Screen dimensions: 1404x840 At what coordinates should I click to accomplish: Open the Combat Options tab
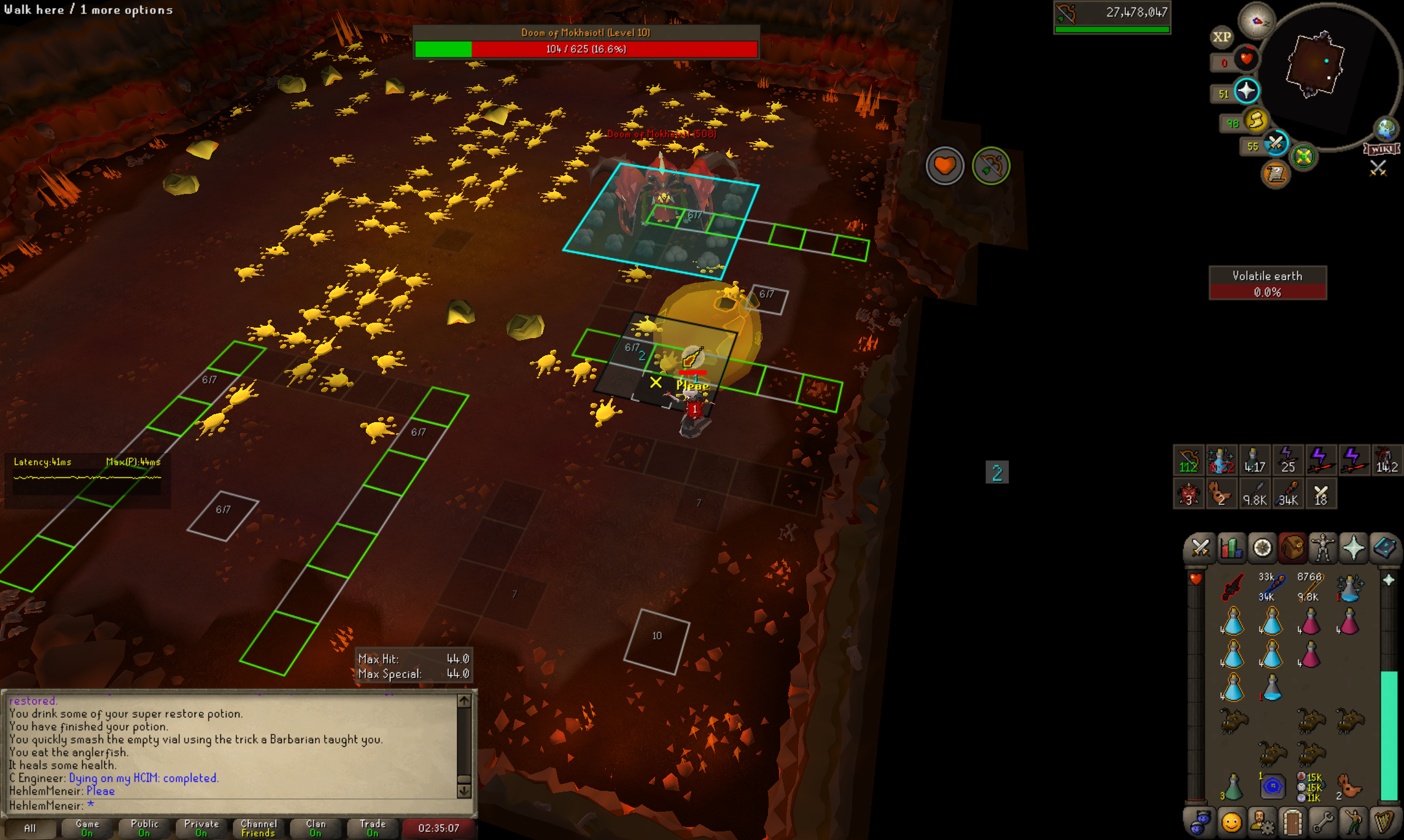click(1200, 548)
